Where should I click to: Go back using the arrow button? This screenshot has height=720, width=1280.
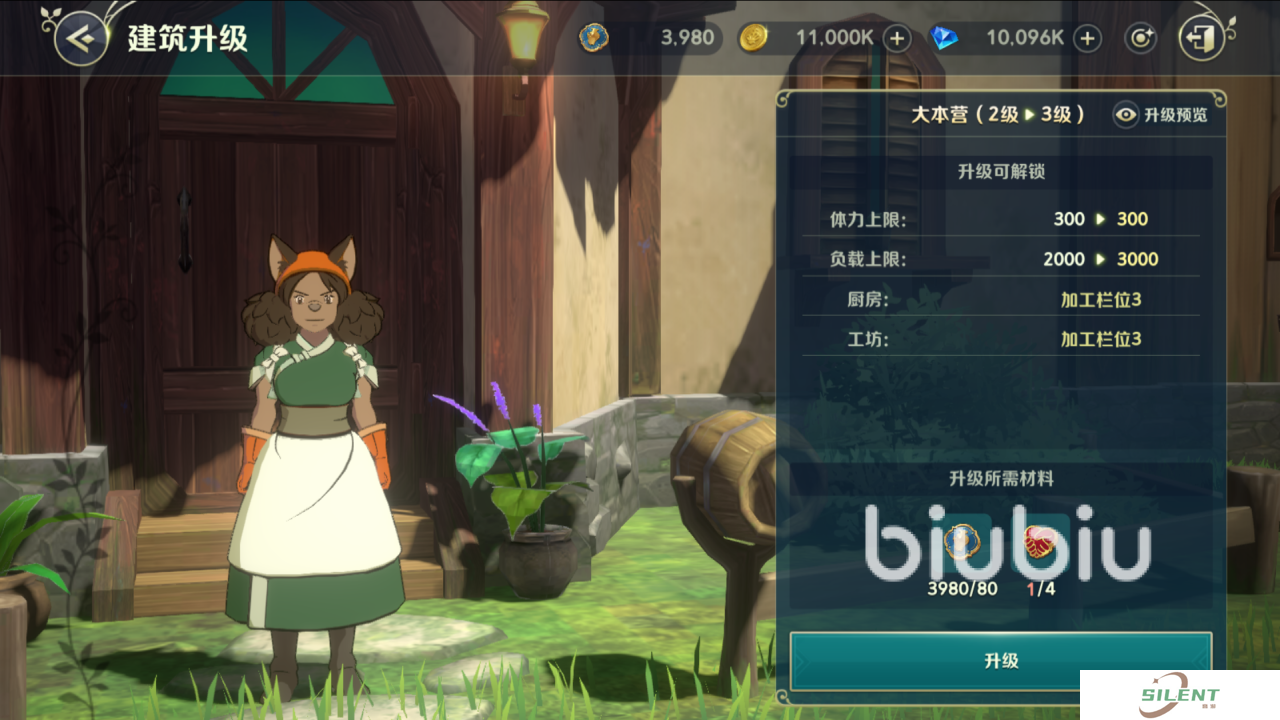tap(81, 39)
